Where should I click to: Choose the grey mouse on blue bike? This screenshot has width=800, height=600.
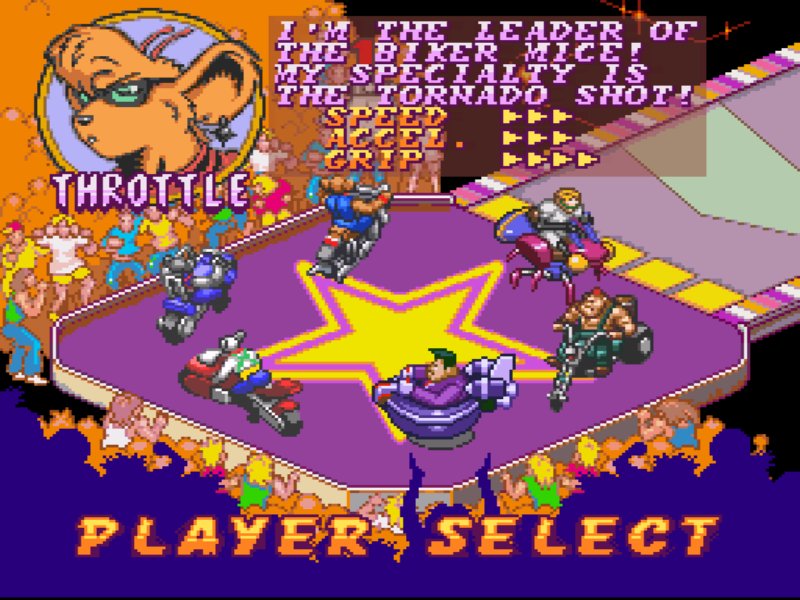tap(195, 290)
